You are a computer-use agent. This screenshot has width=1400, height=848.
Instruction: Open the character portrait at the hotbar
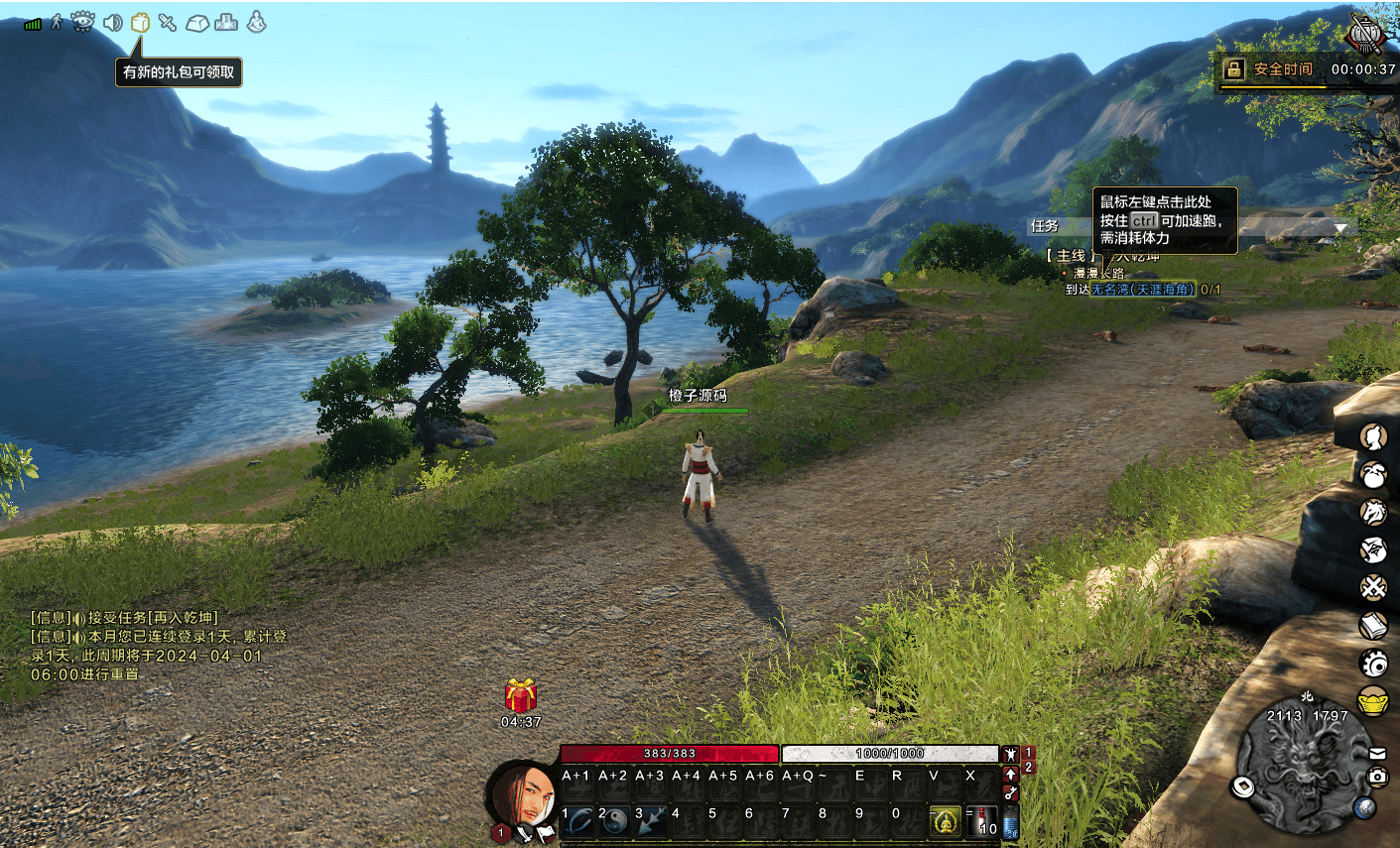pyautogui.click(x=523, y=795)
